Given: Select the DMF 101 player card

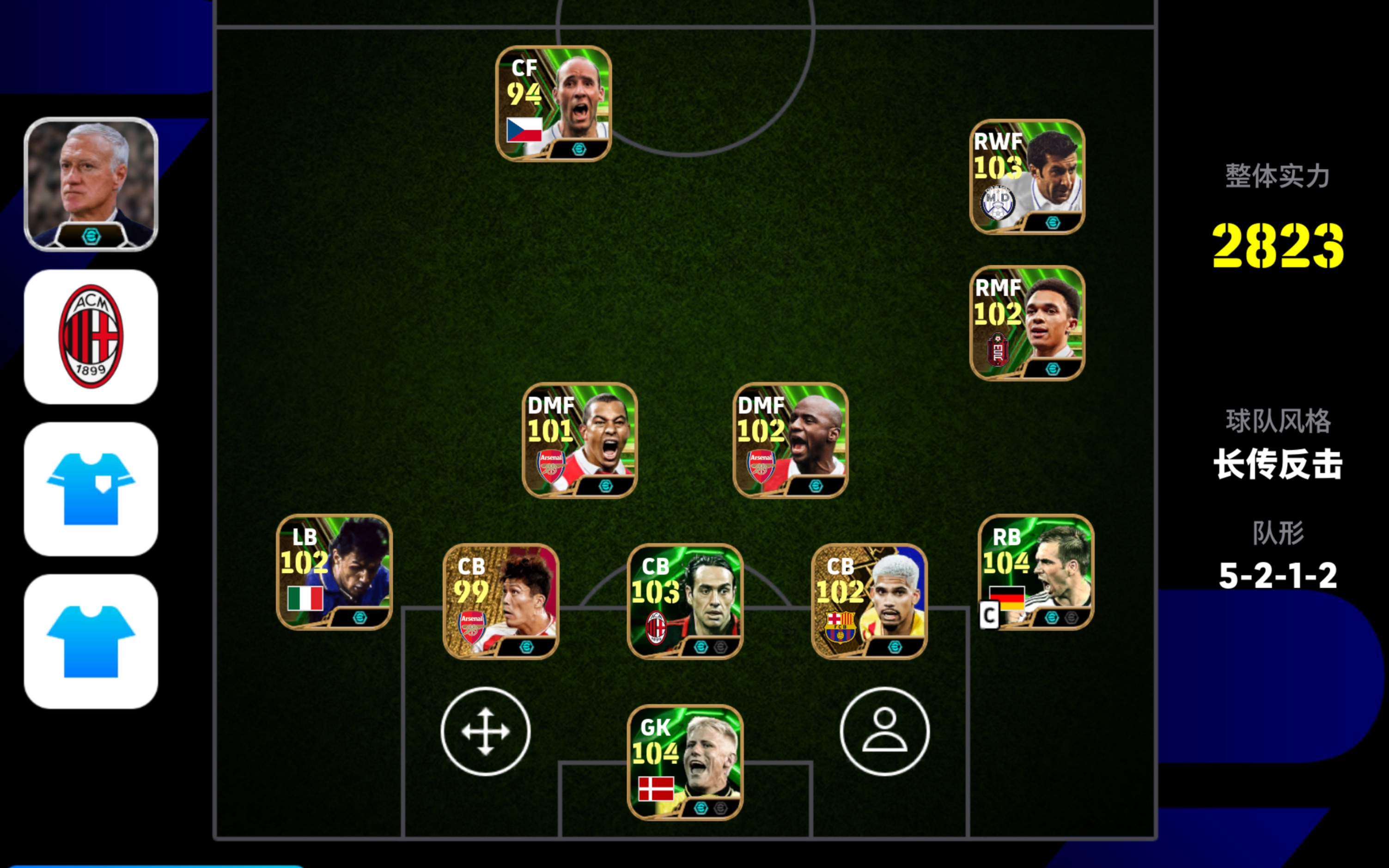Looking at the screenshot, I should [579, 440].
